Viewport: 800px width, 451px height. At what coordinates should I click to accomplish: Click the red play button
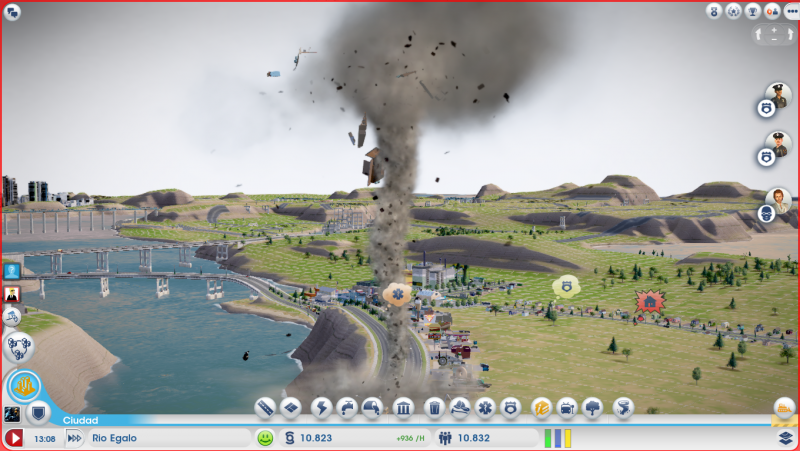(x=14, y=438)
